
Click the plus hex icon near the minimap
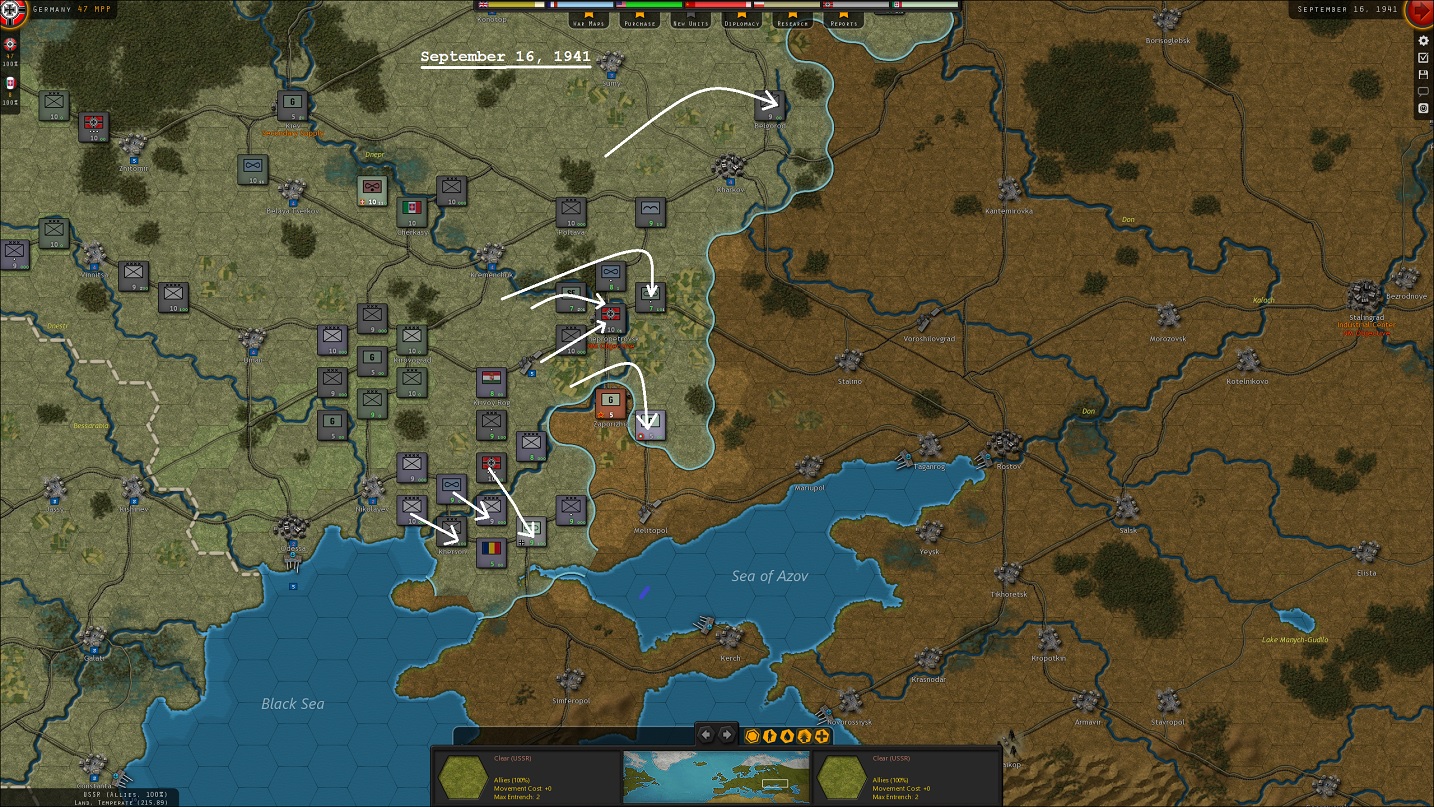pos(821,735)
